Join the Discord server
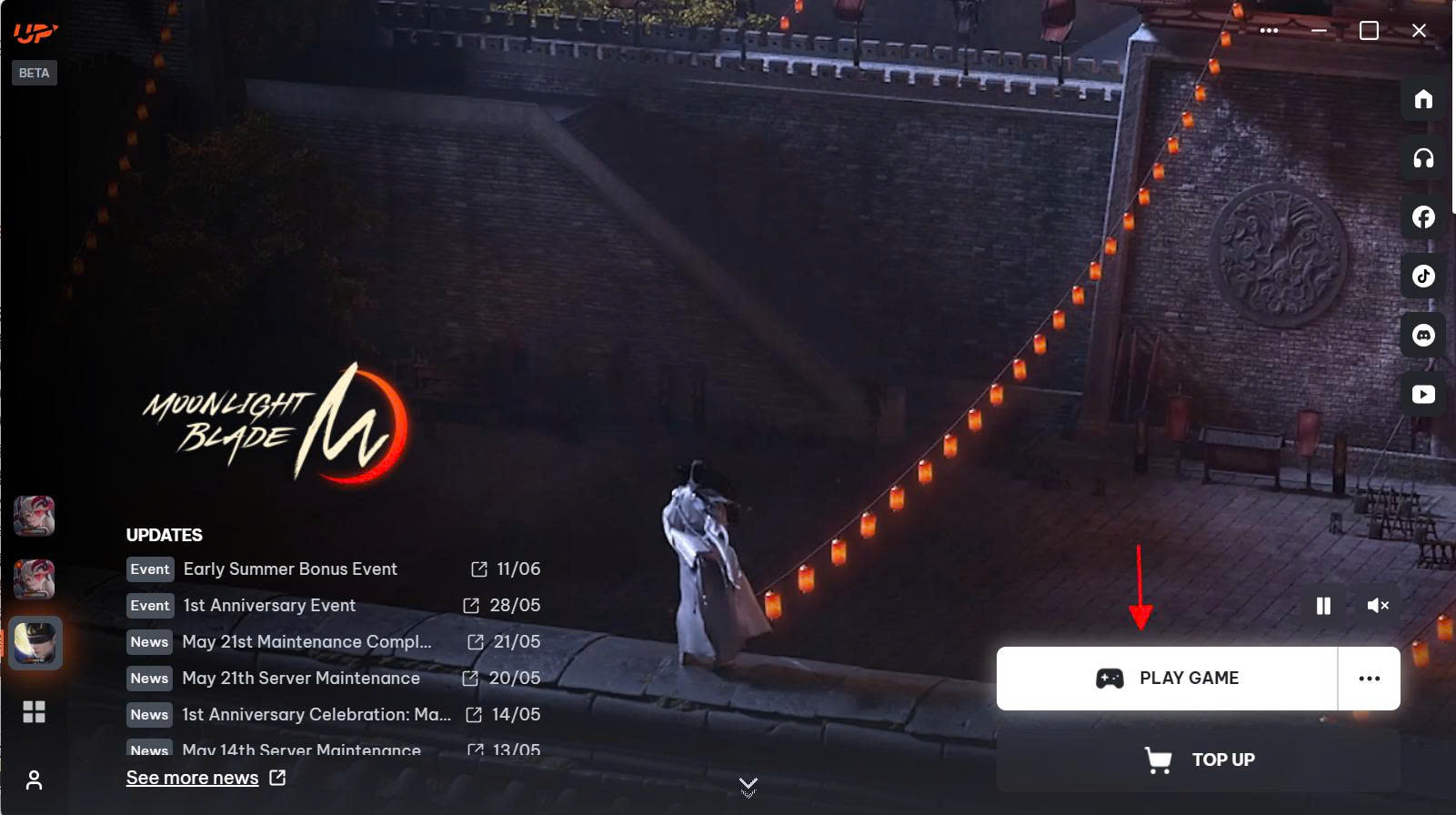 coord(1423,336)
